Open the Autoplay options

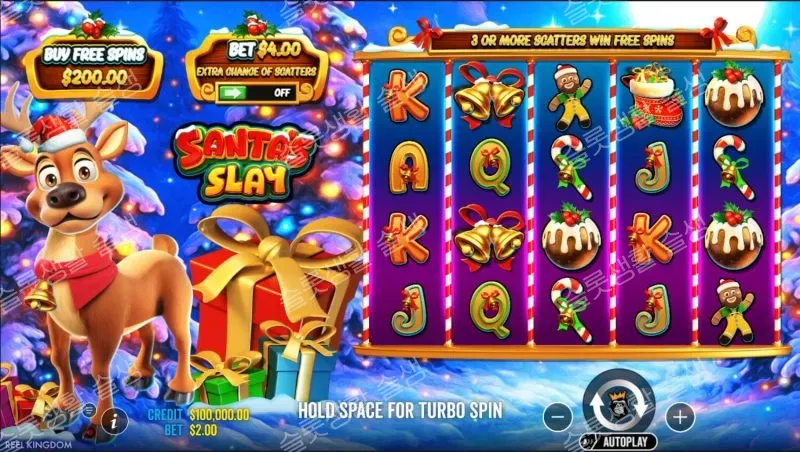point(619,440)
